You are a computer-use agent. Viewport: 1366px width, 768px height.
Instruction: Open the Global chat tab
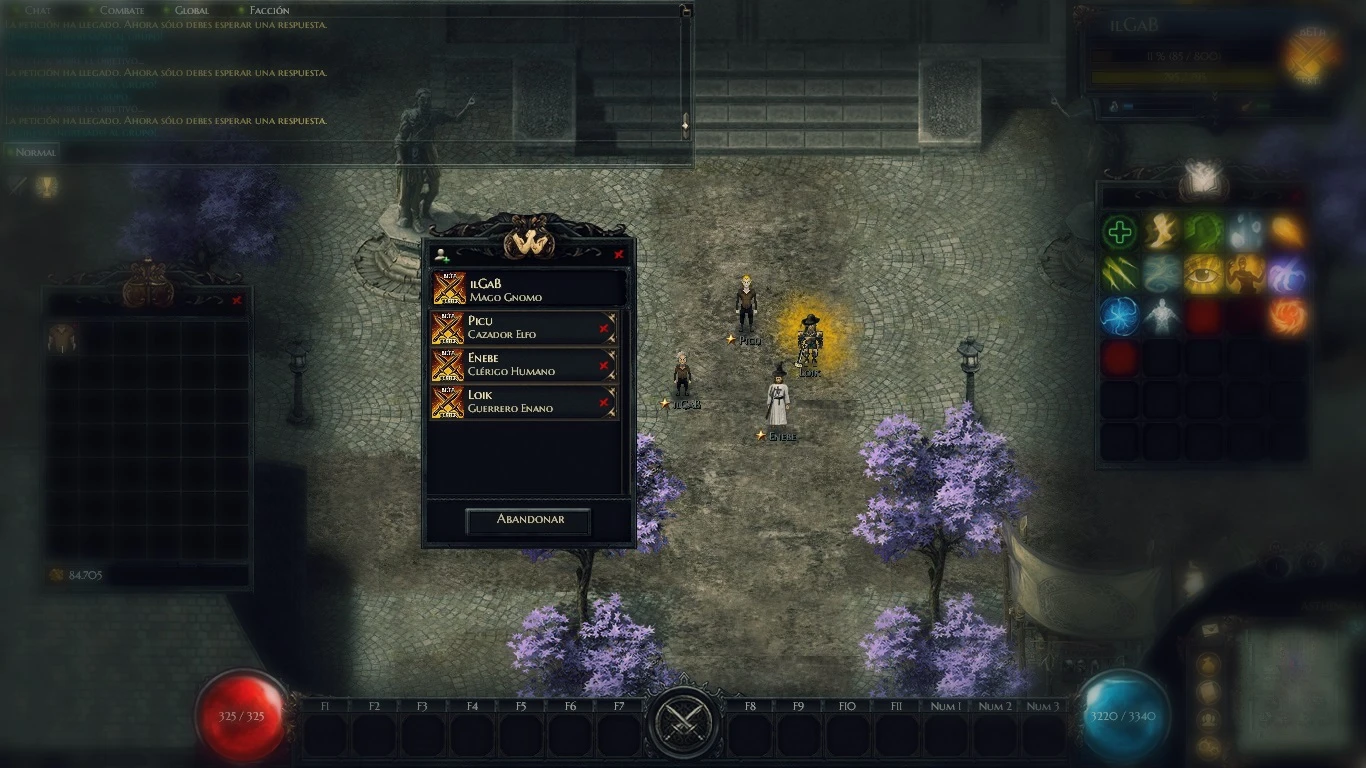pyautogui.click(x=191, y=11)
